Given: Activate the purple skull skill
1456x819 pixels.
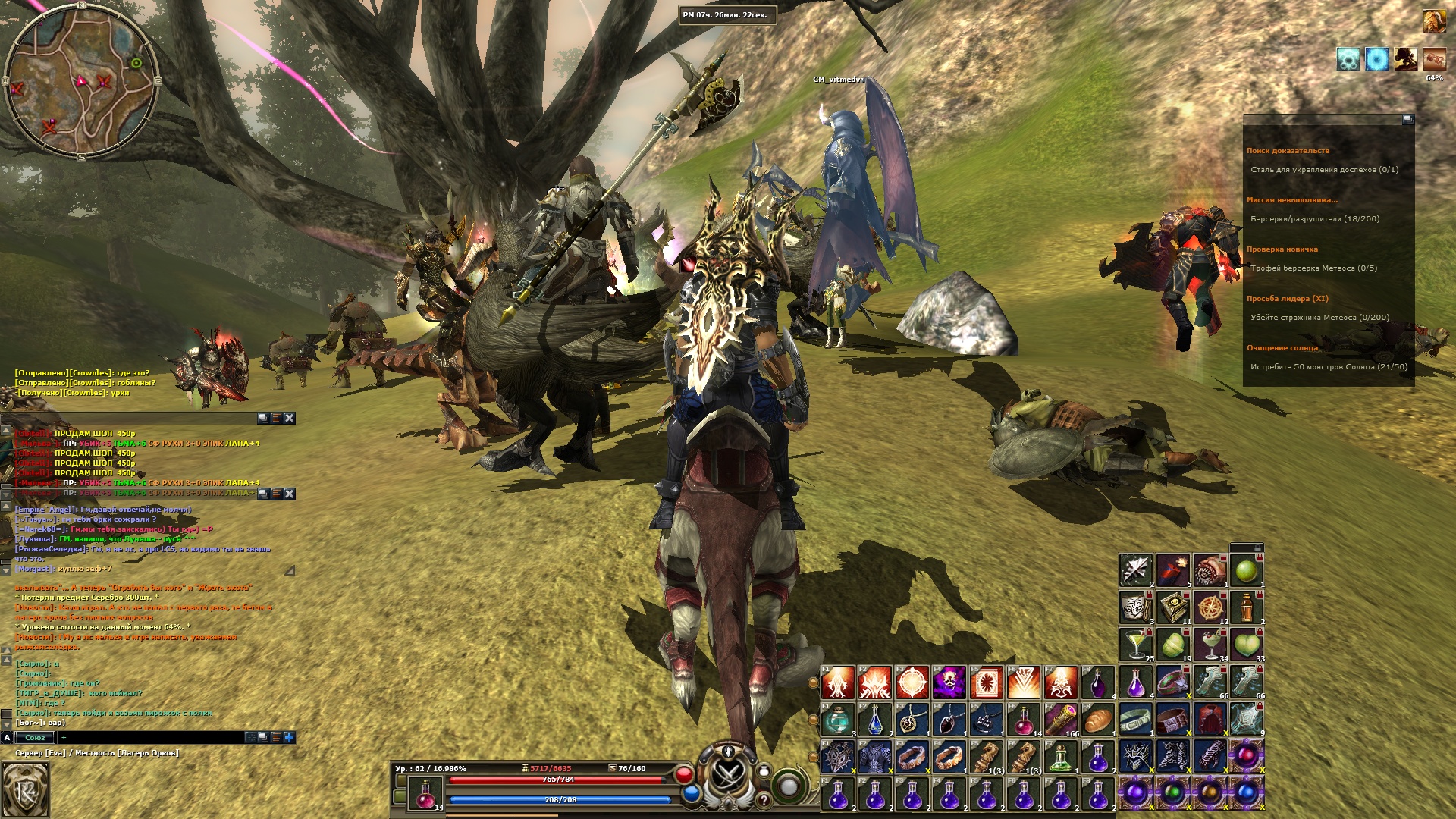Looking at the screenshot, I should pos(949,682).
